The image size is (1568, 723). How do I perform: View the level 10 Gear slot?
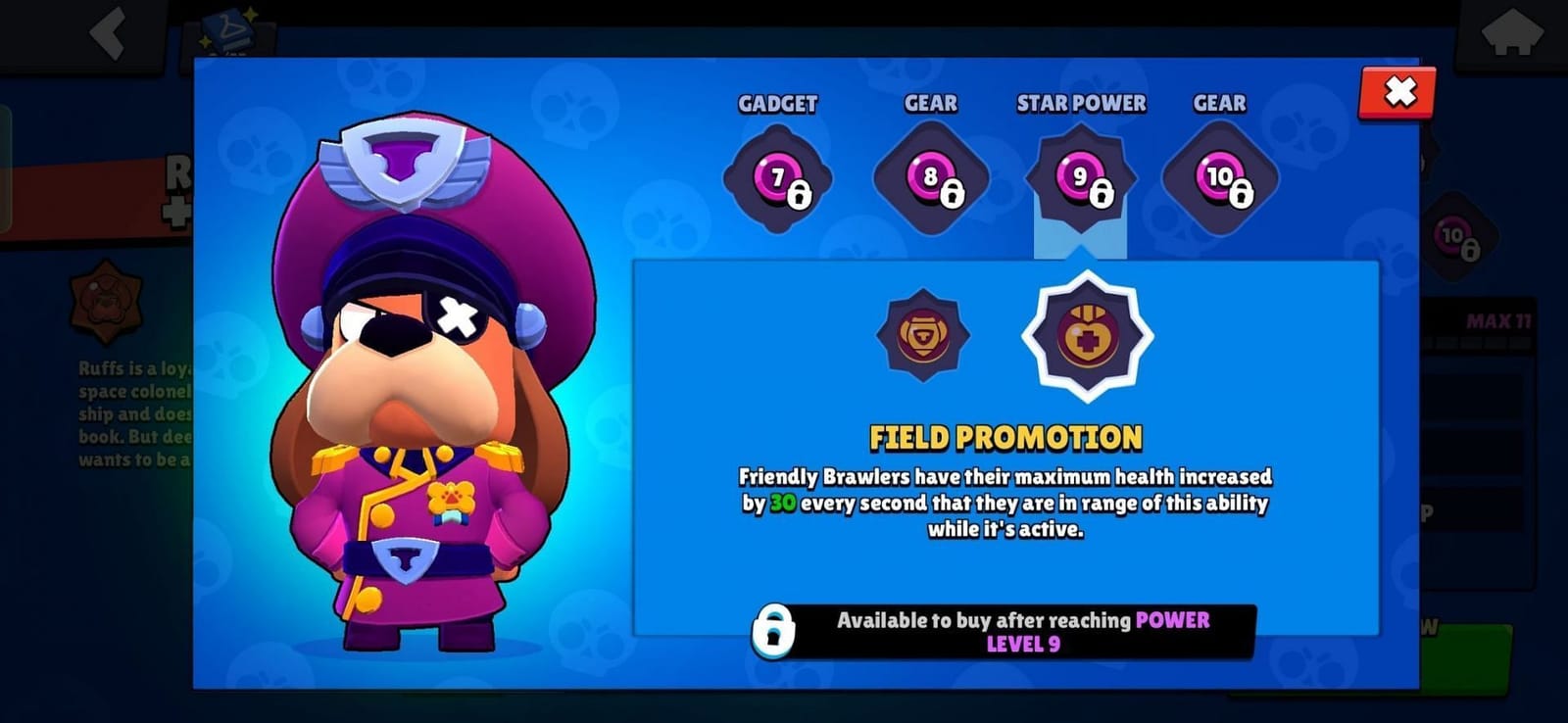tap(1218, 179)
